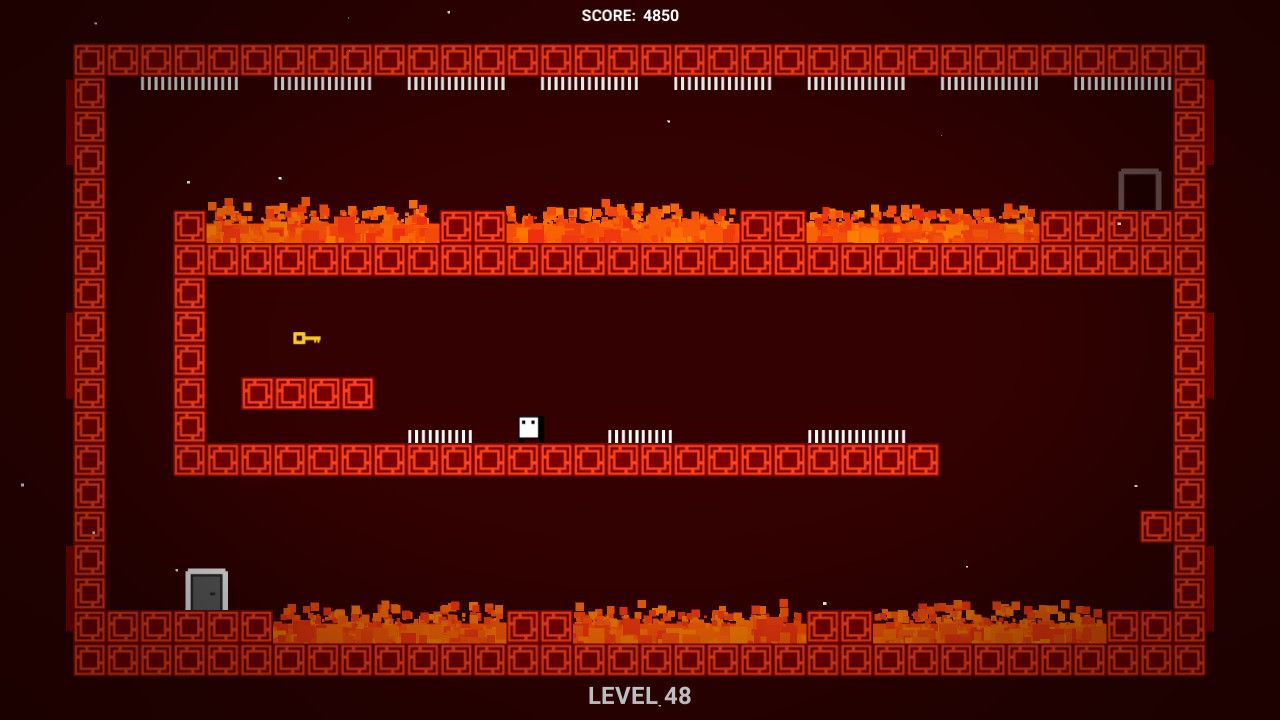Select the white player character
The width and height of the screenshot is (1280, 720).
(x=527, y=427)
